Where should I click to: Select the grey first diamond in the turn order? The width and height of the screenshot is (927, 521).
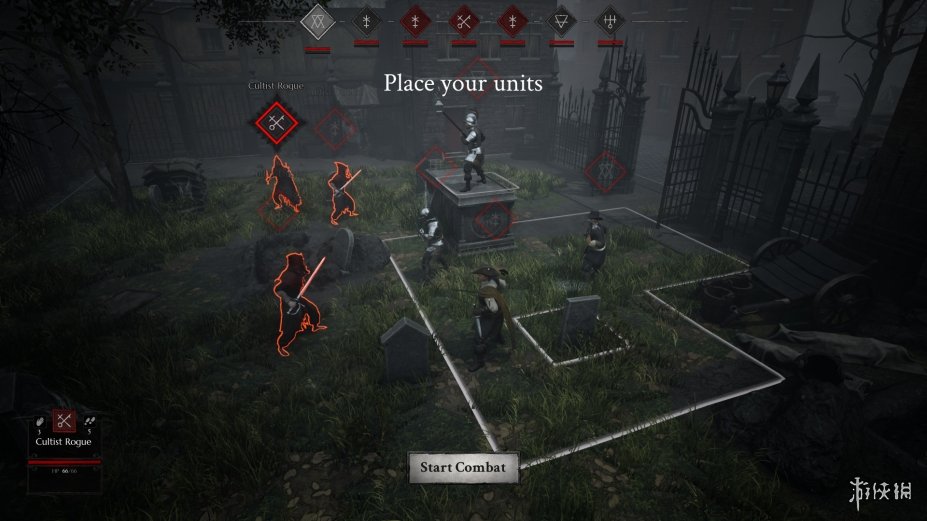point(317,20)
